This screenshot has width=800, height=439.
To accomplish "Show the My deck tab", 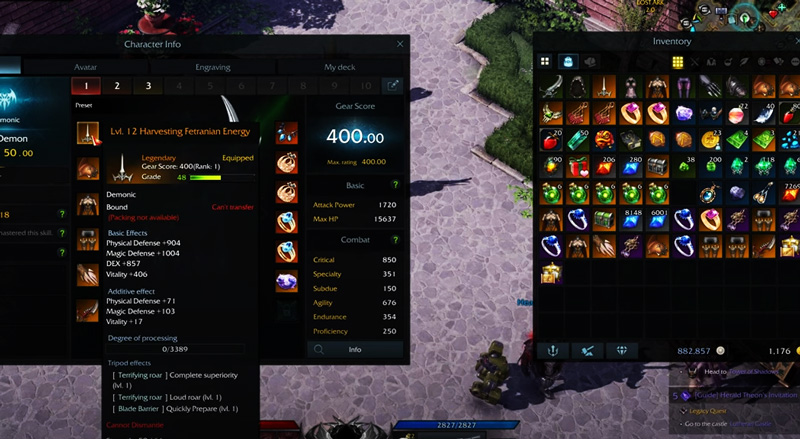I will click(x=339, y=67).
